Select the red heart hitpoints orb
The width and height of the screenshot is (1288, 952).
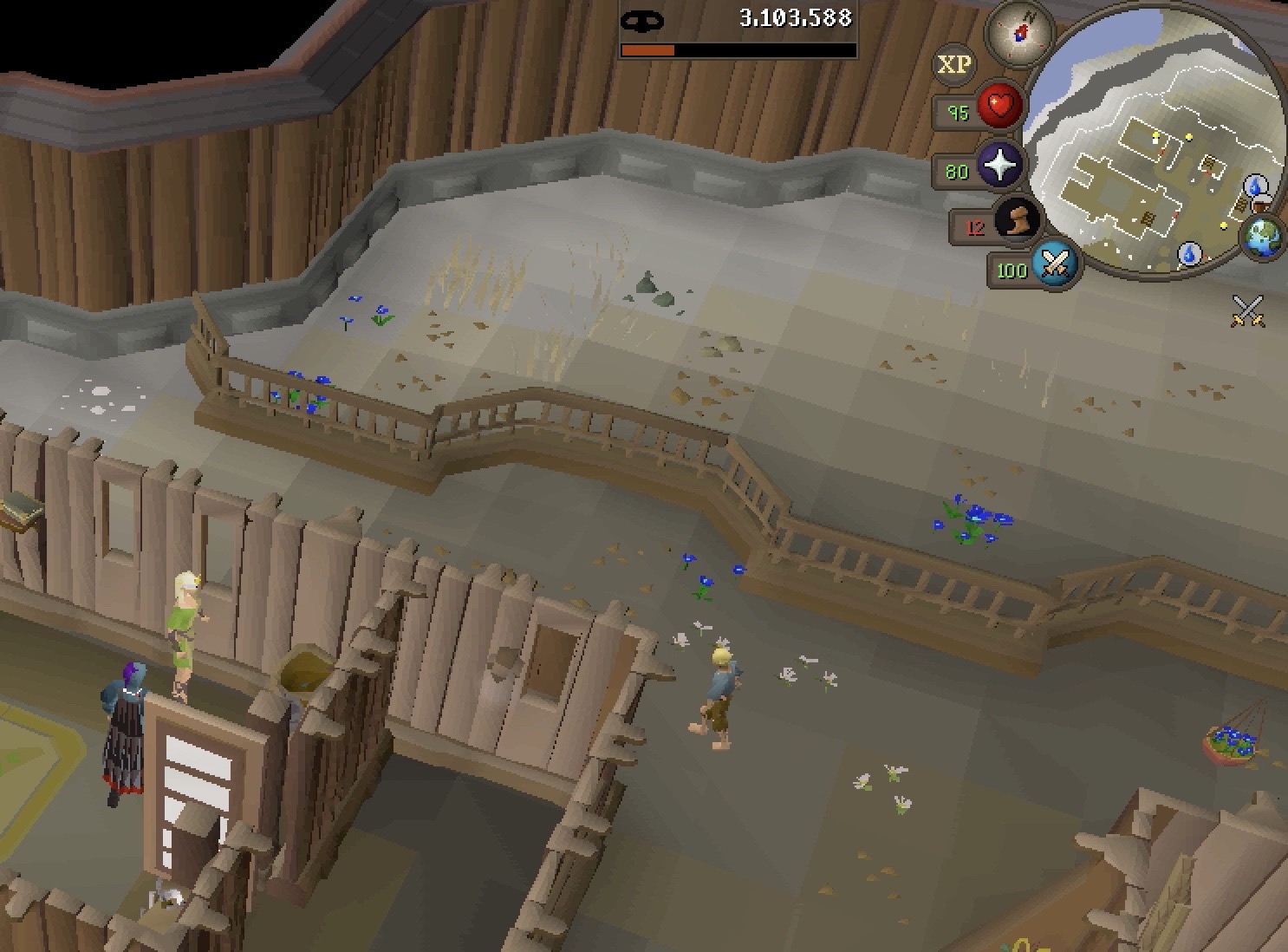point(1000,108)
